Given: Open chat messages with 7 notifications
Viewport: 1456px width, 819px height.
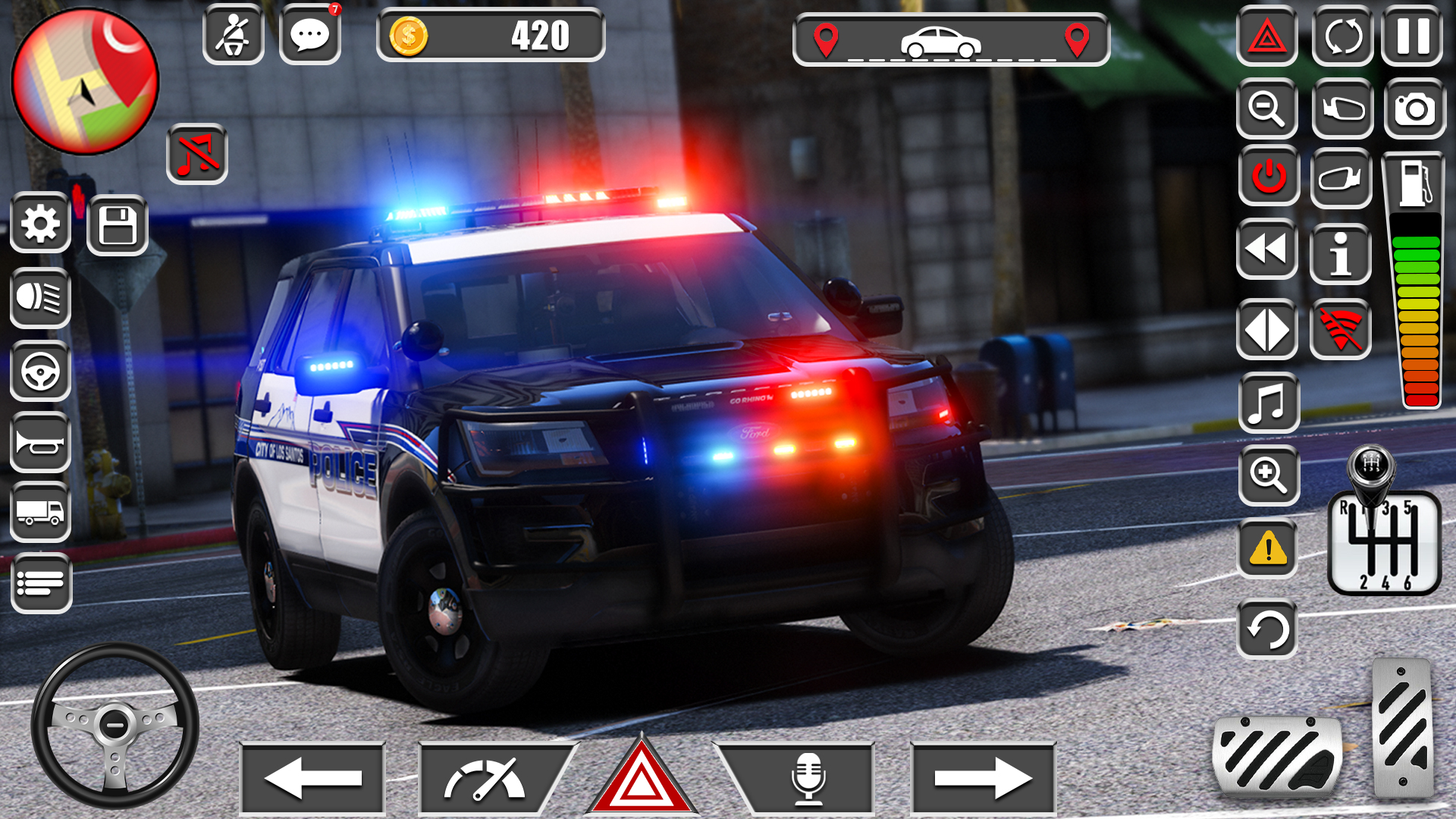Looking at the screenshot, I should [310, 33].
